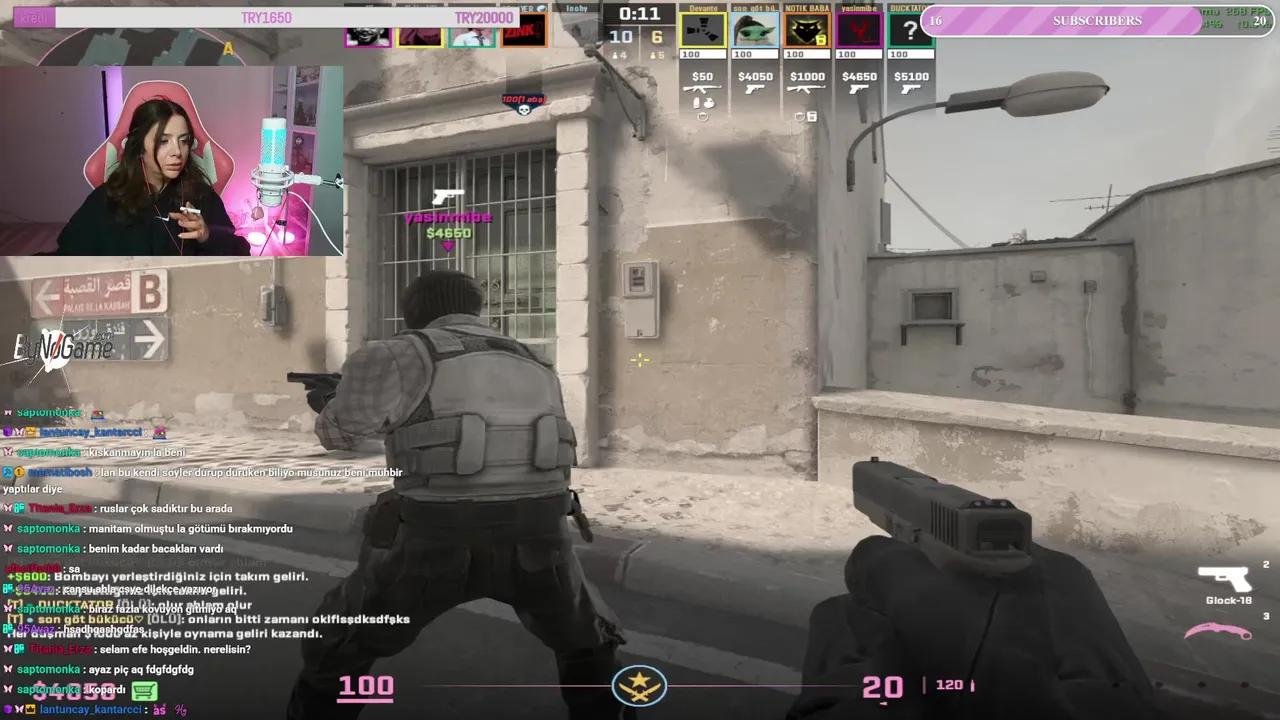Click the Glock-18 weapon icon
Viewport: 1280px width, 720px height.
click(1225, 580)
